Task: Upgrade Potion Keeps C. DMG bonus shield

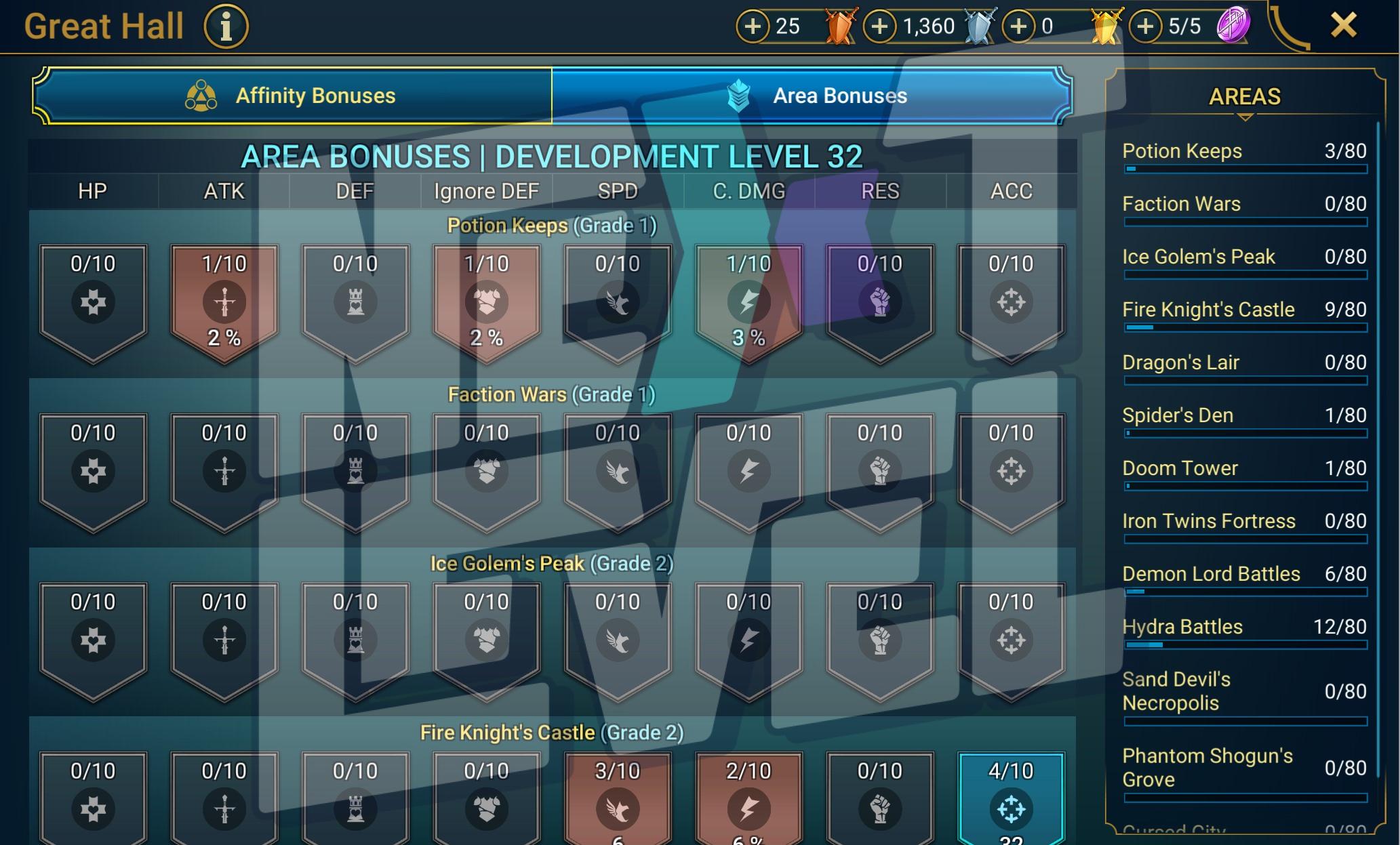Action: click(x=748, y=302)
